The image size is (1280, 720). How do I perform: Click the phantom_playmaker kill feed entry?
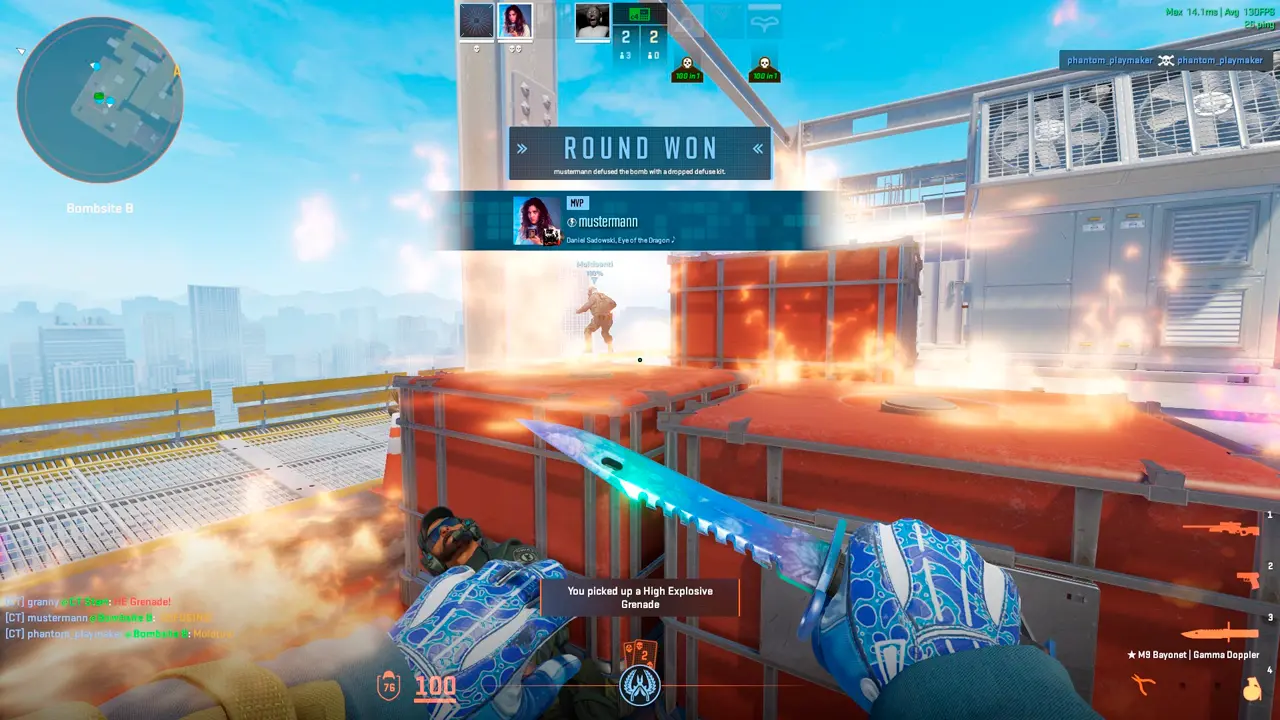click(x=1165, y=60)
